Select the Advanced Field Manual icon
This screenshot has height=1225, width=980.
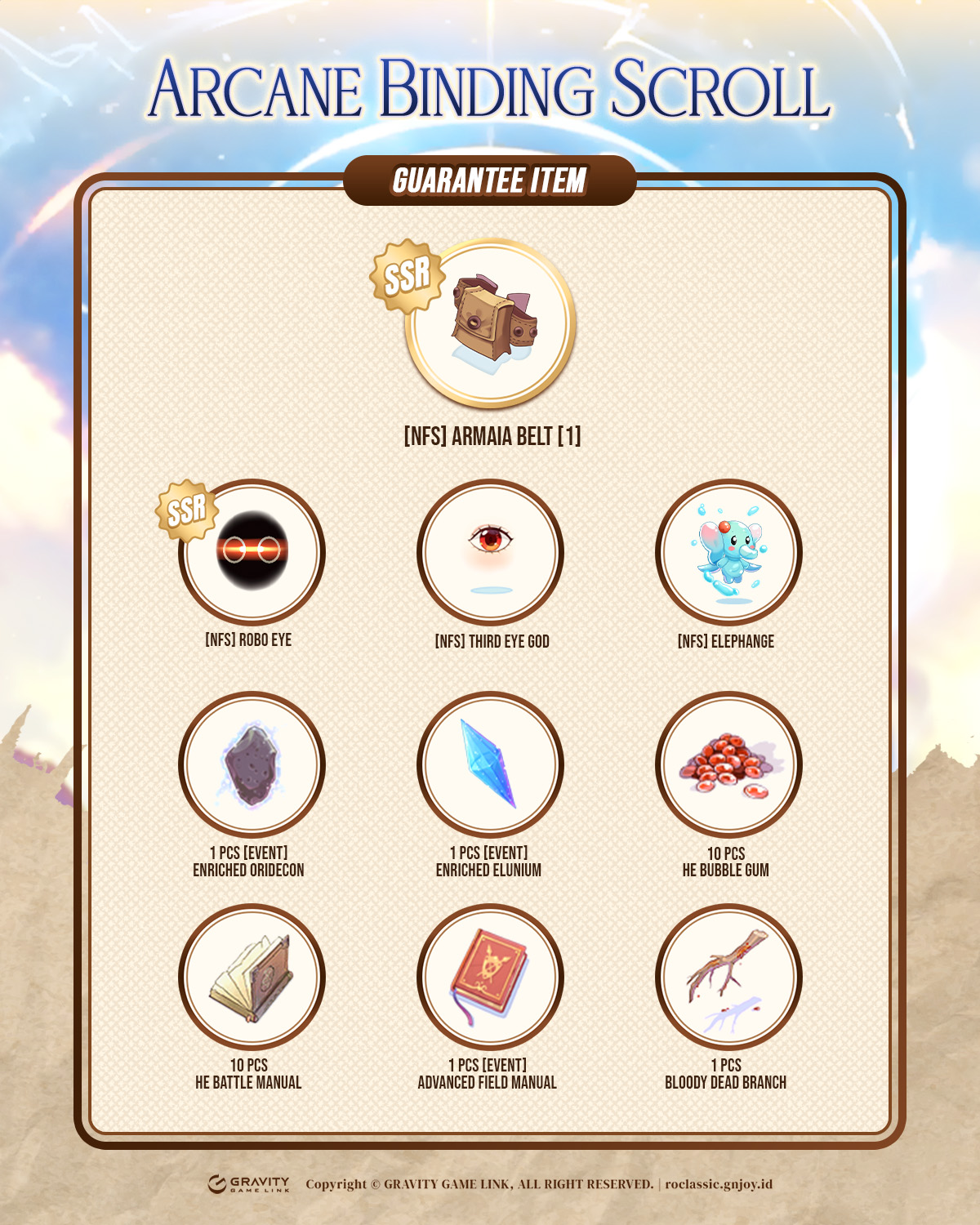(x=490, y=978)
